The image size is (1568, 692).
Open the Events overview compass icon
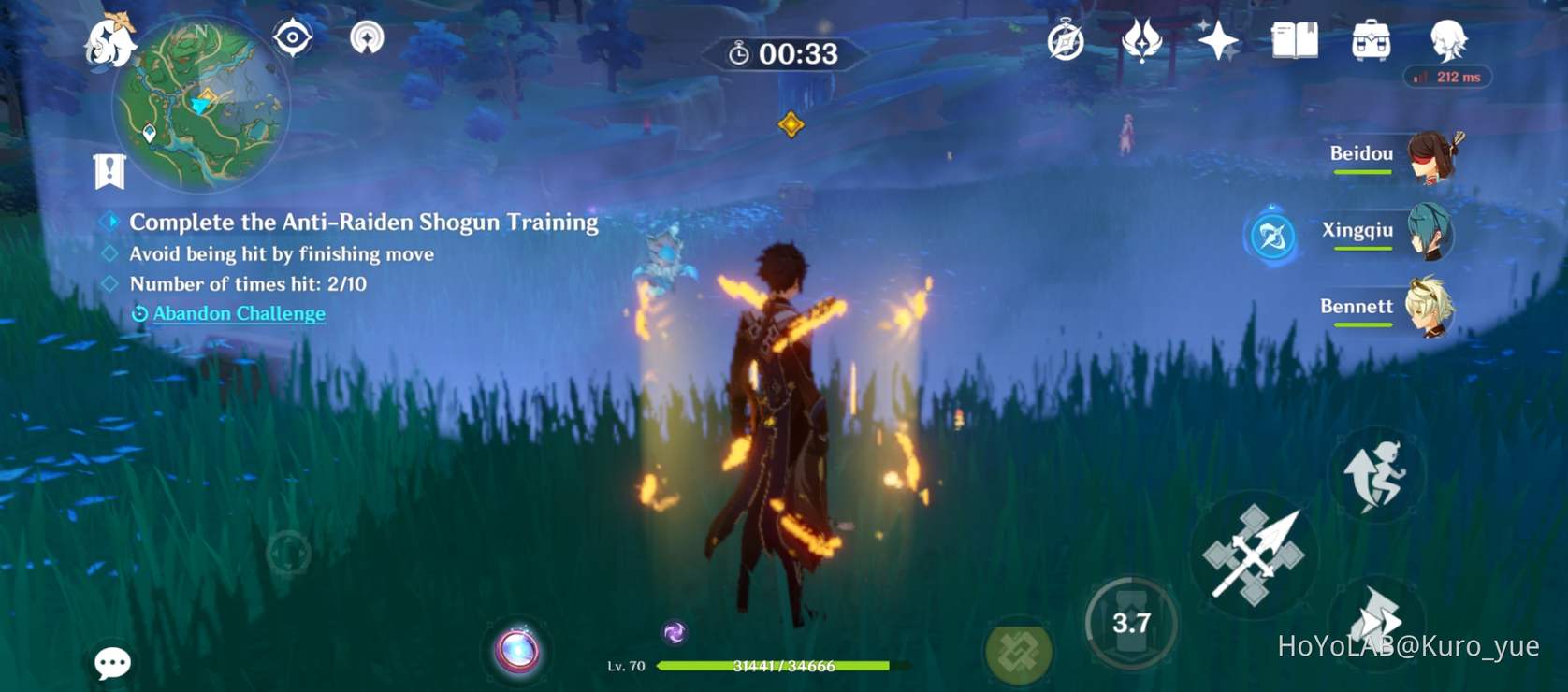click(x=1067, y=41)
